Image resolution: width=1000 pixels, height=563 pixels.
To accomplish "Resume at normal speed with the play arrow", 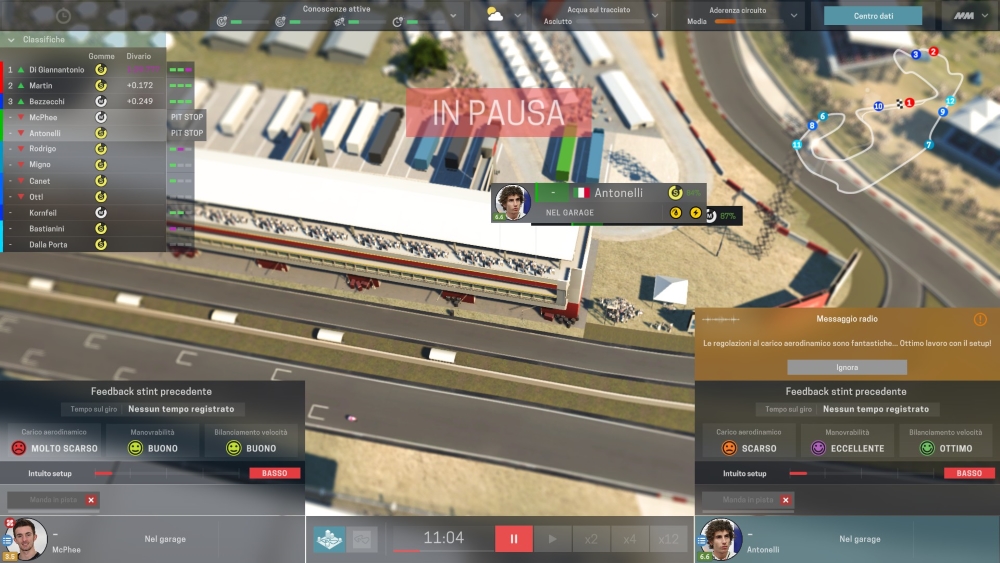I will click(x=552, y=539).
